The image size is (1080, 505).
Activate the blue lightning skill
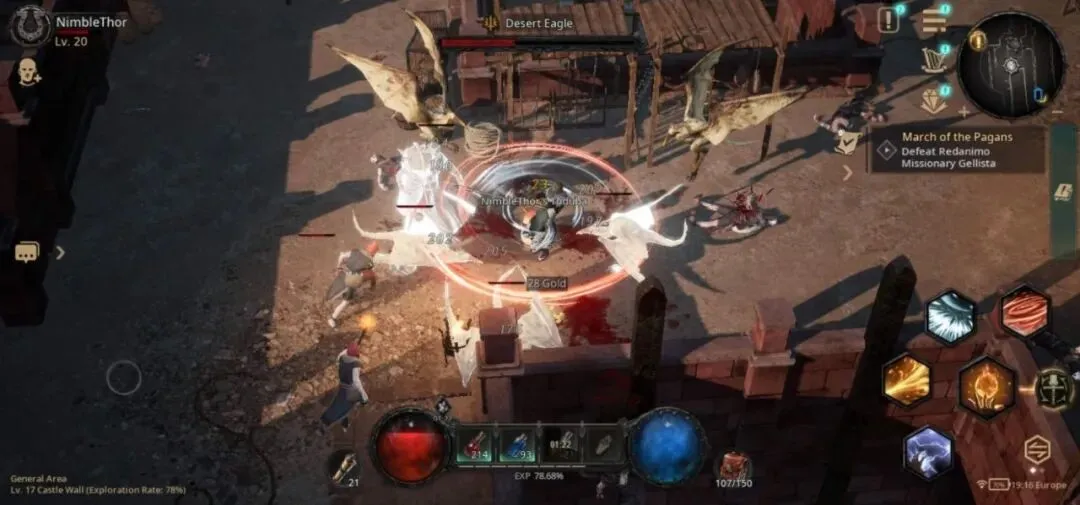tap(929, 452)
